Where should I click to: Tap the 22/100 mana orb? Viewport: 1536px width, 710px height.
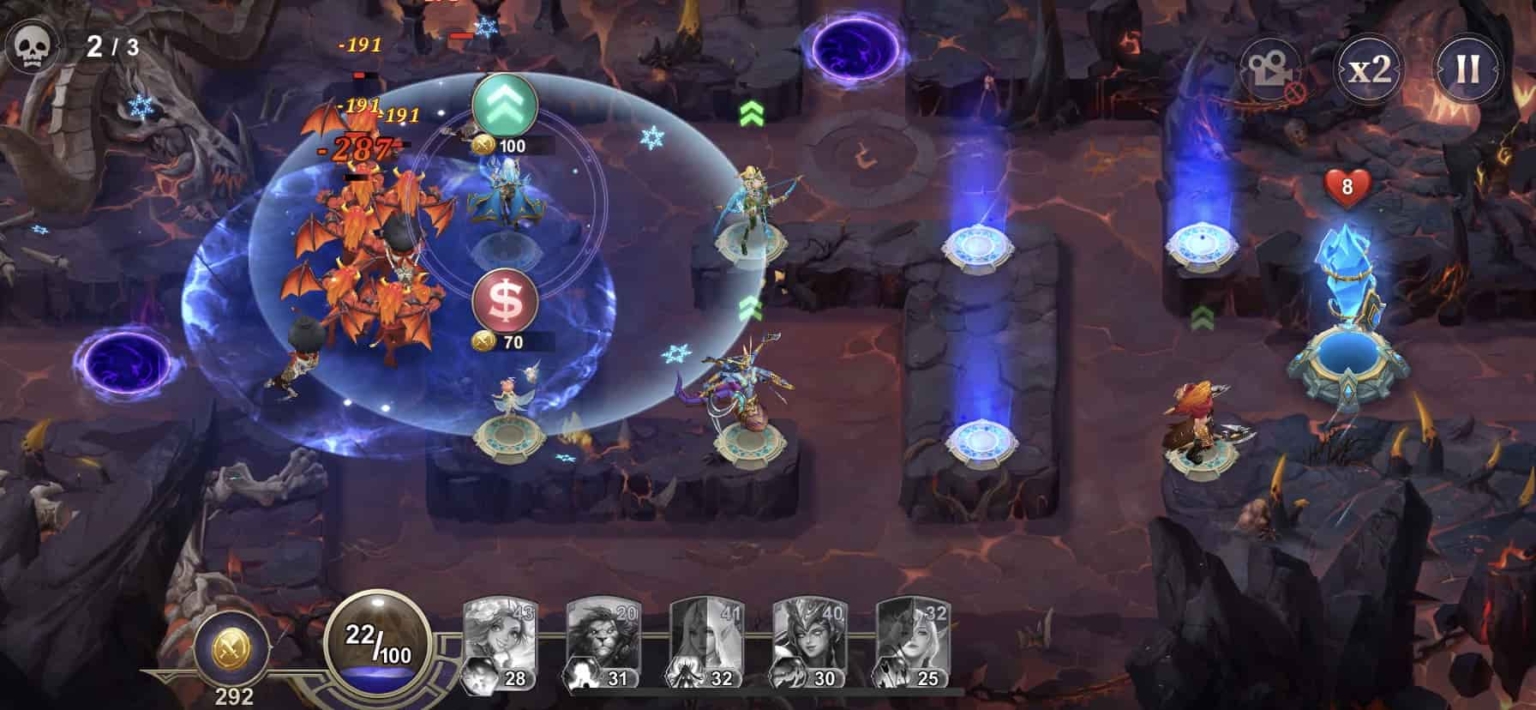click(x=378, y=642)
